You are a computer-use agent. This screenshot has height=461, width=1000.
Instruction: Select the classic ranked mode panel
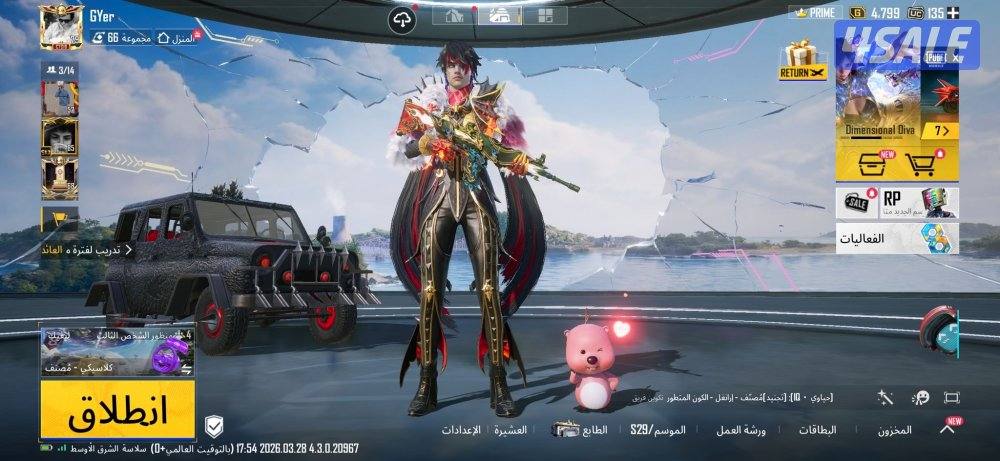[x=117, y=352]
